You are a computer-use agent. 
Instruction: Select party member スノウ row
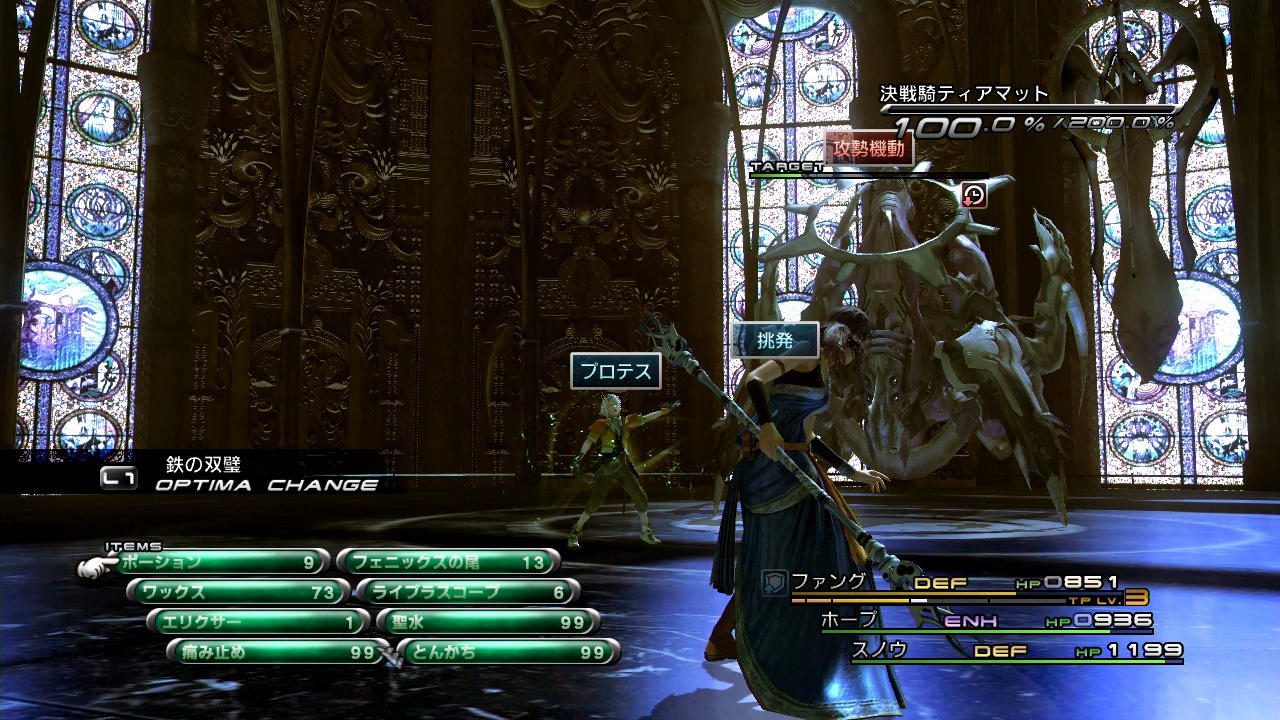coord(1015,651)
